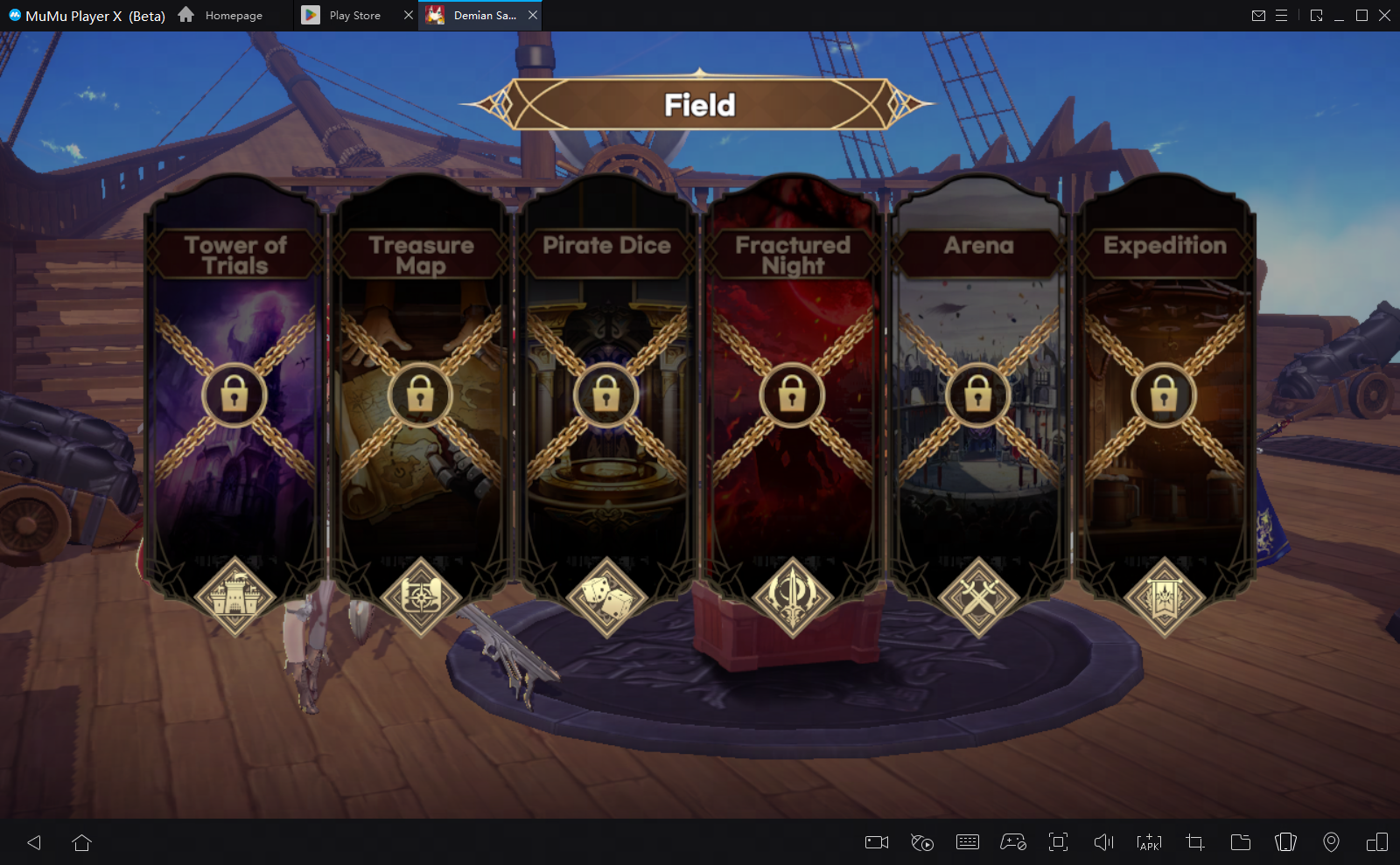Close the Demian Saga emulator tab
Viewport: 1400px width, 865px height.
click(533, 15)
